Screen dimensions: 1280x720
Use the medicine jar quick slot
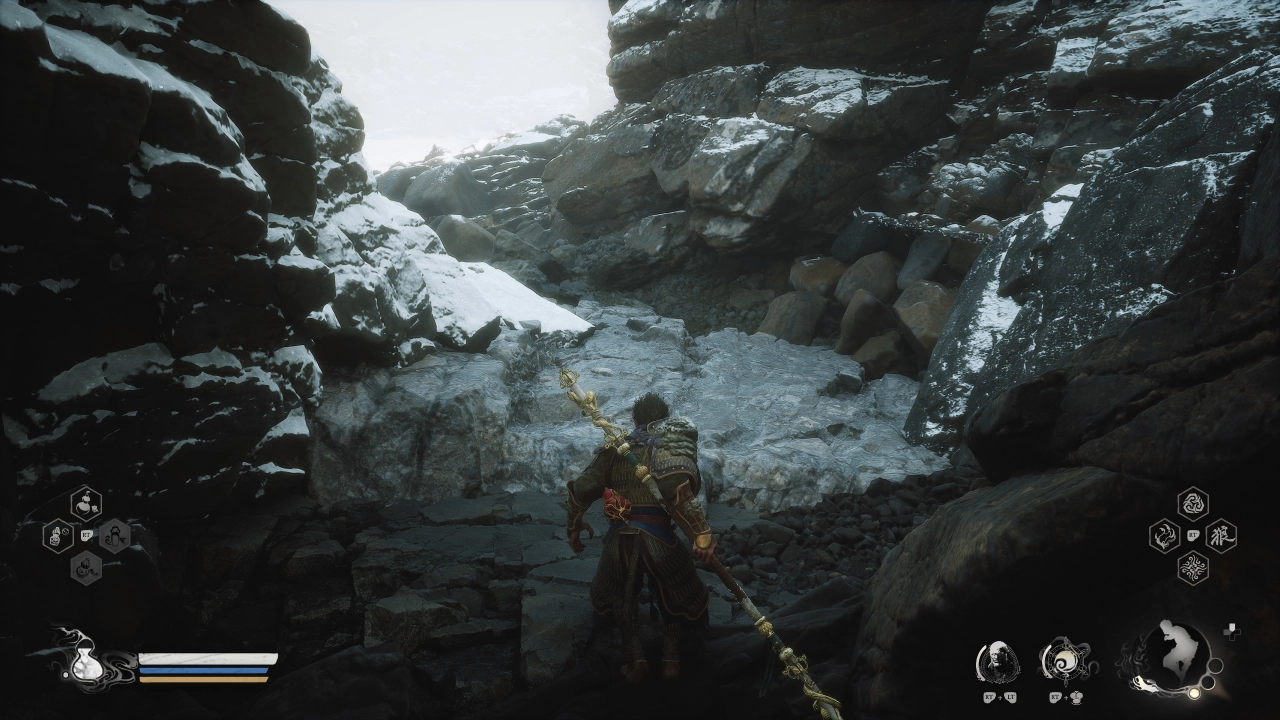tap(58, 536)
